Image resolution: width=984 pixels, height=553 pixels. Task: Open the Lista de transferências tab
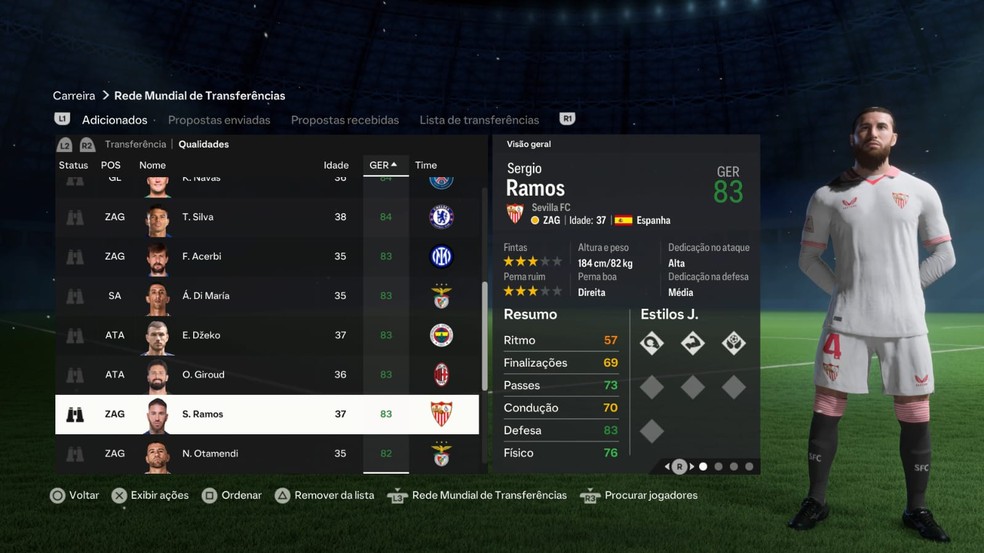479,120
